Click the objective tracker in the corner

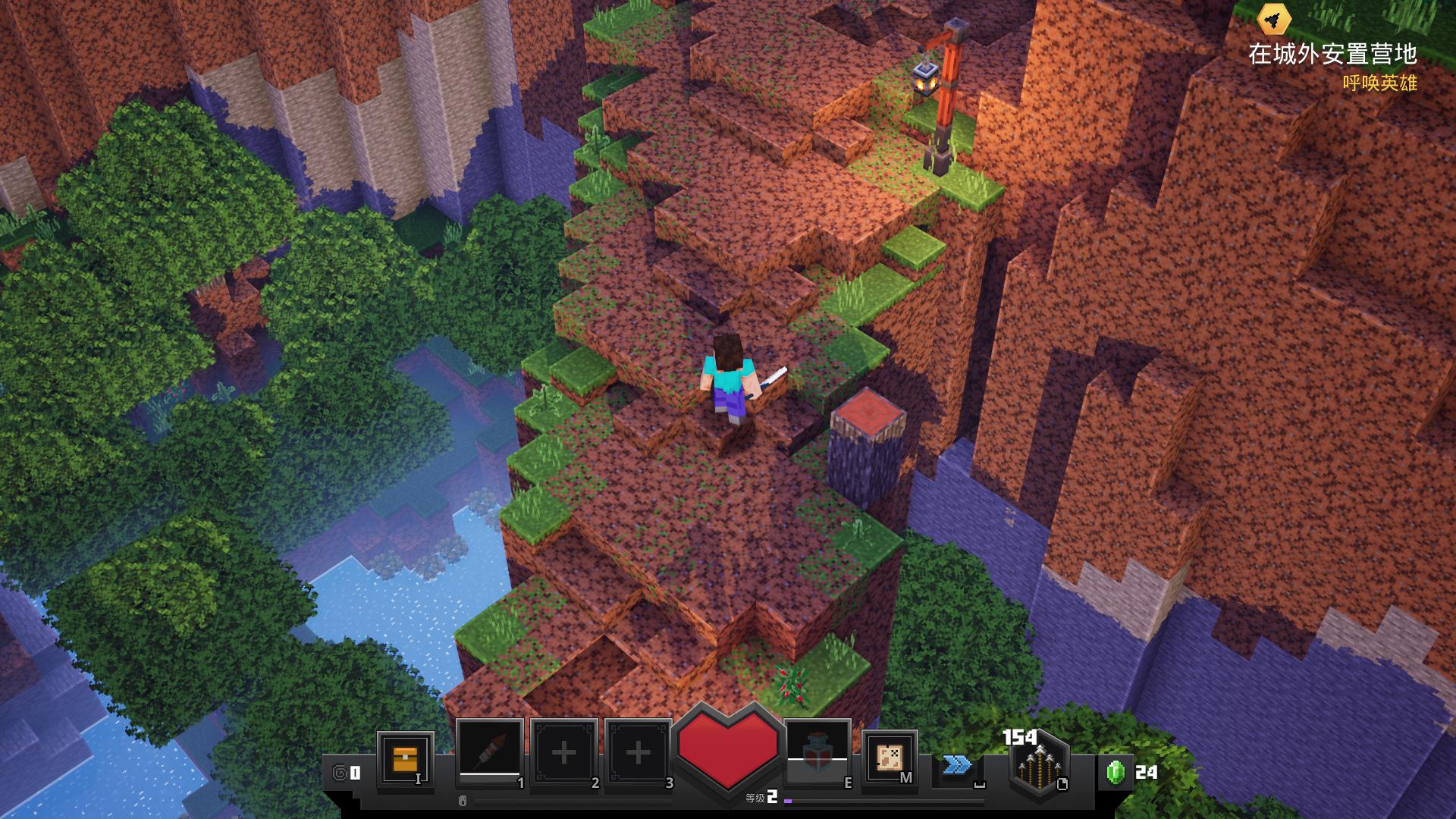pos(1332,54)
